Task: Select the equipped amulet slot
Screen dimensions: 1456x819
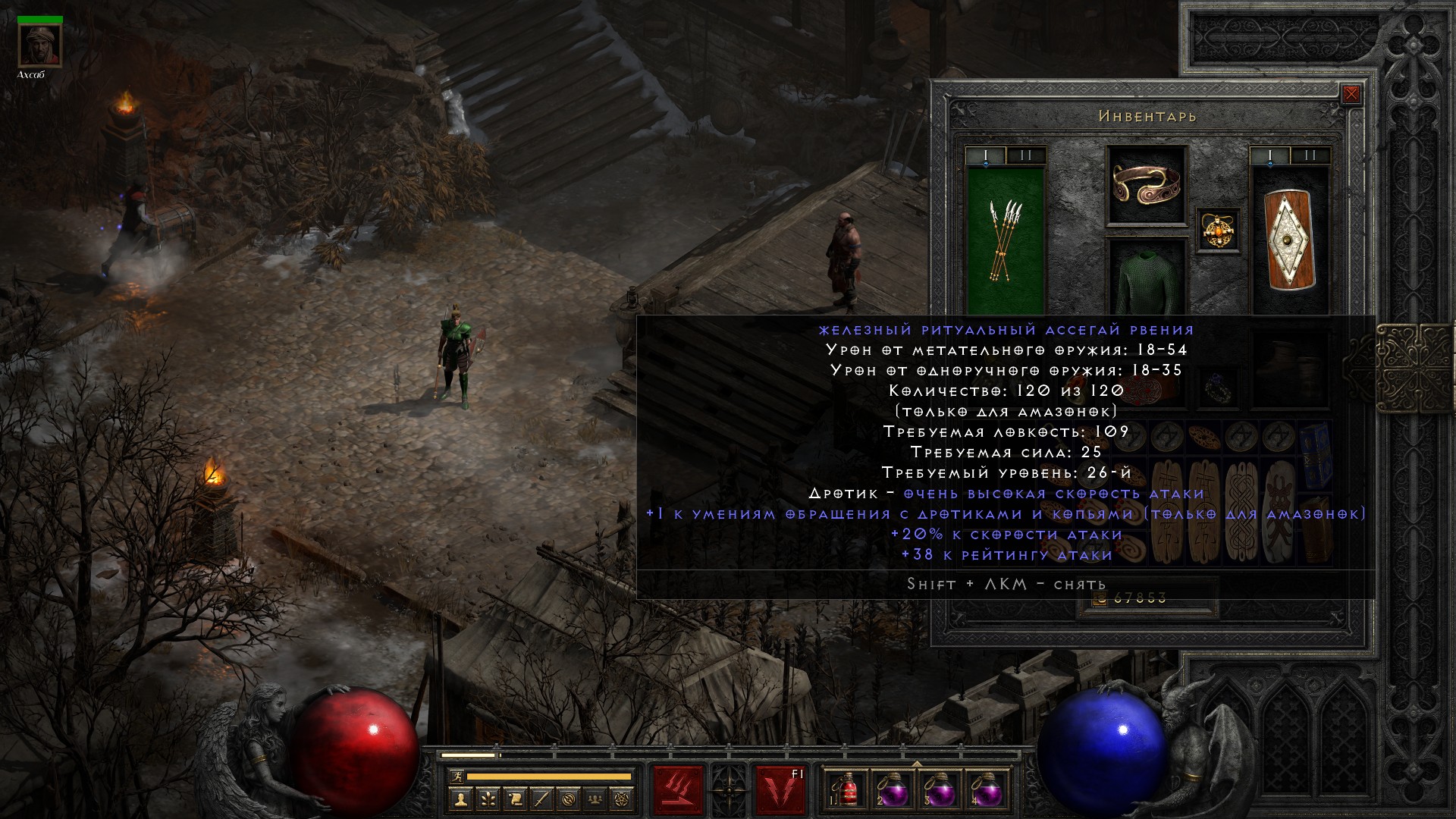Action: [x=1219, y=230]
